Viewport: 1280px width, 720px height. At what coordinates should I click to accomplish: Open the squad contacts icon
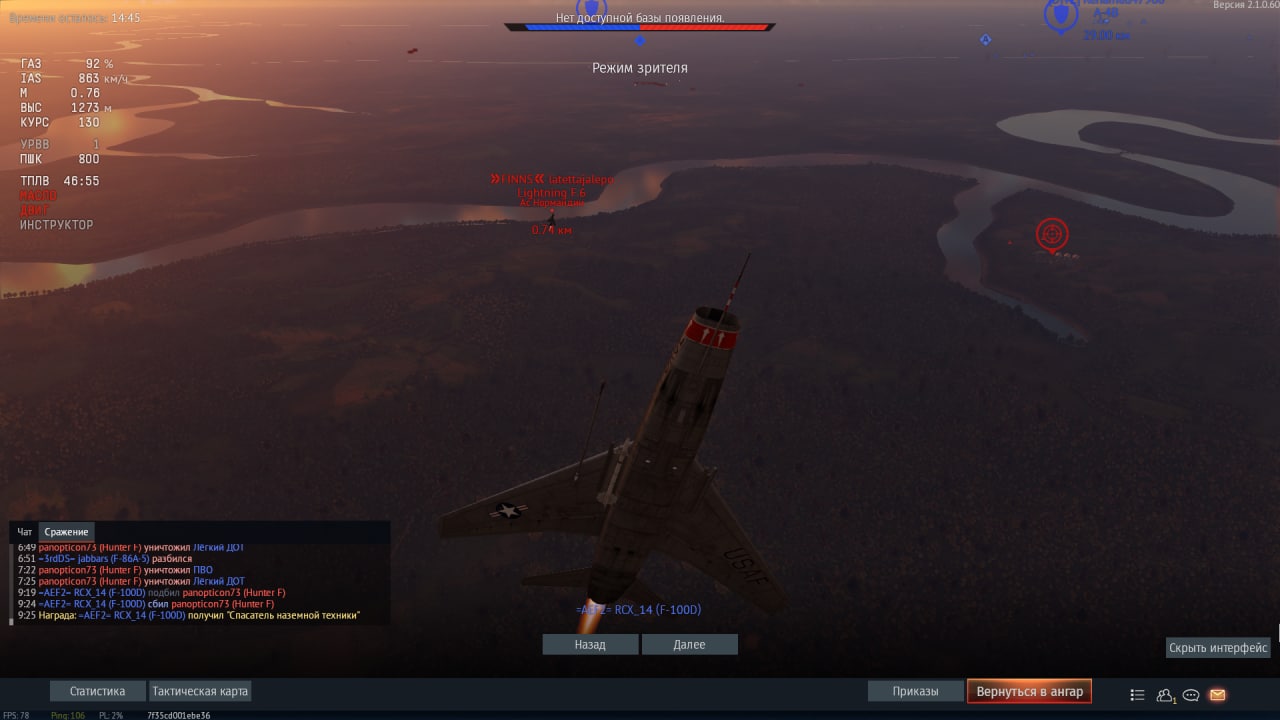click(1165, 695)
